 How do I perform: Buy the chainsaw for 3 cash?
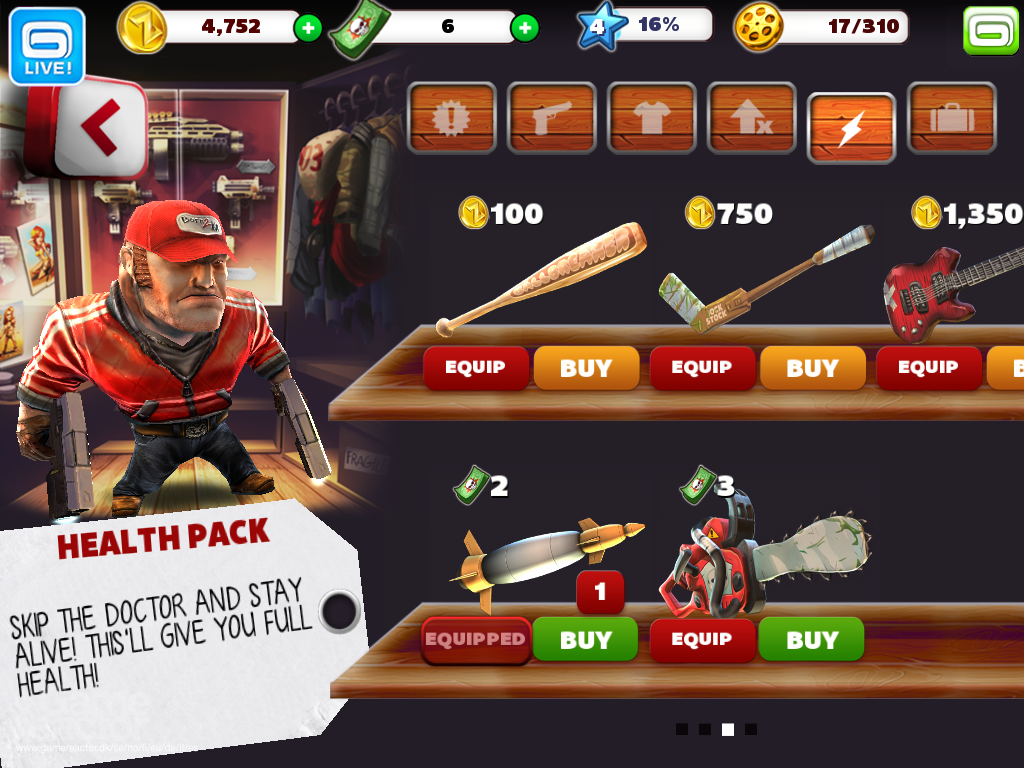[811, 640]
